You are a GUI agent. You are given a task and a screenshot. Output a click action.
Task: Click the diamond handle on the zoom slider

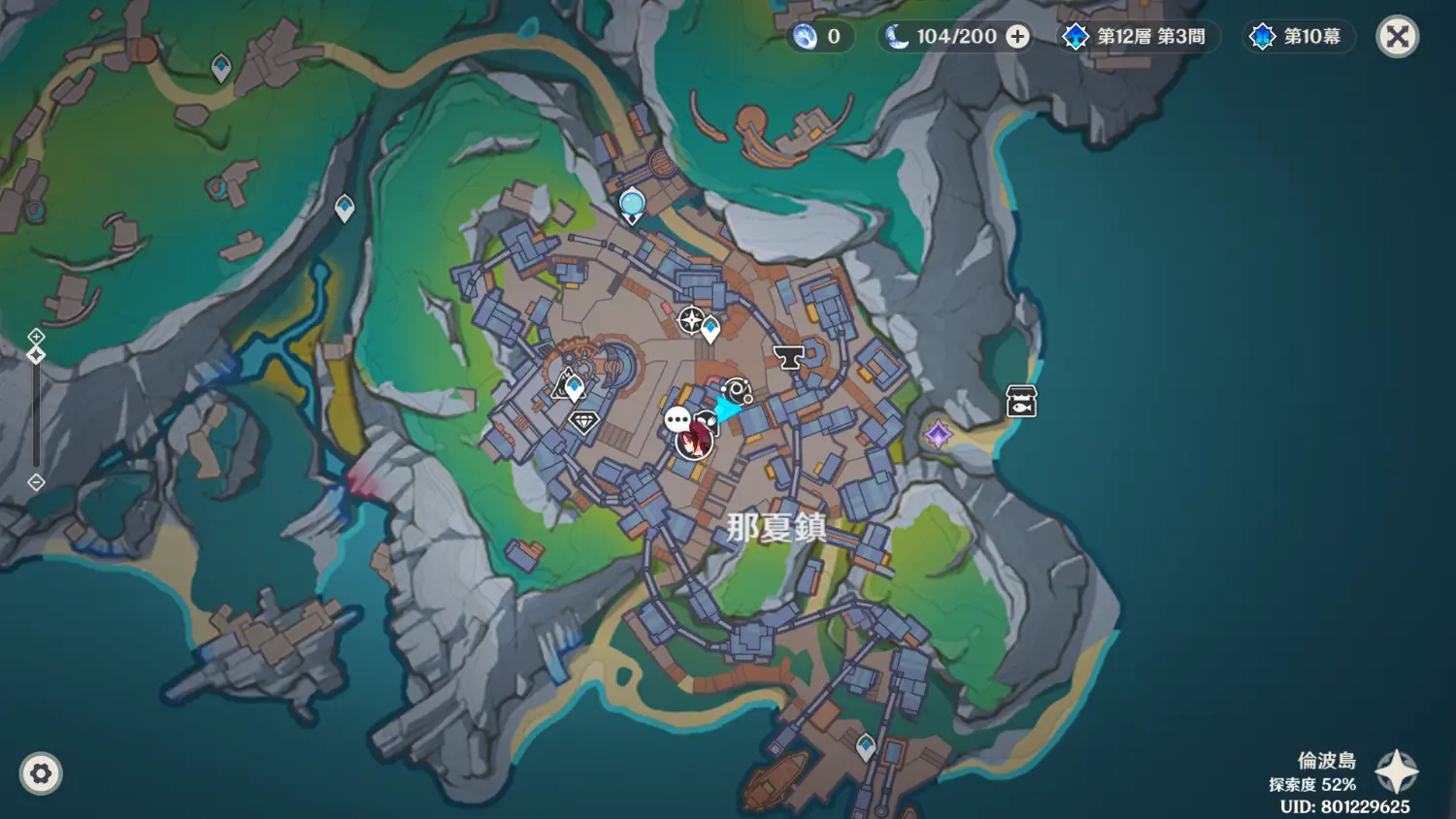[36, 355]
